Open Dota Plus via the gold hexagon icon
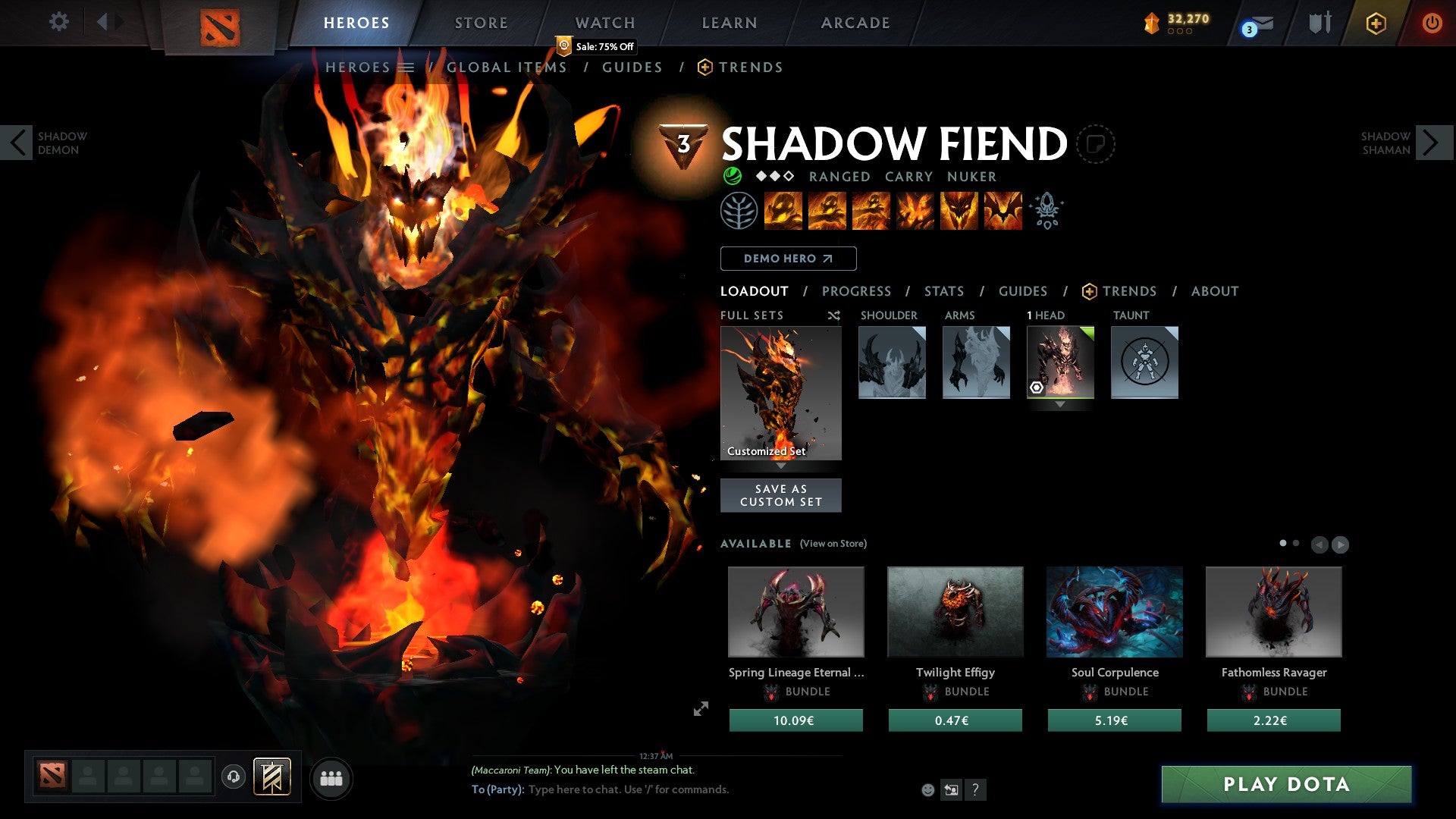The image size is (1456, 819). [1376, 23]
